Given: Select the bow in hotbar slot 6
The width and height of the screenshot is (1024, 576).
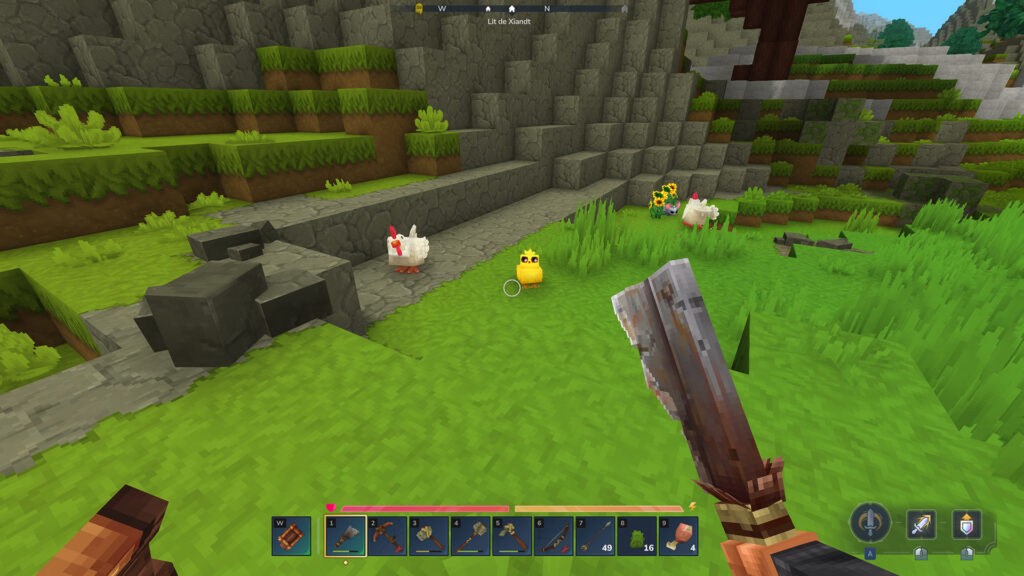Looking at the screenshot, I should 553,536.
